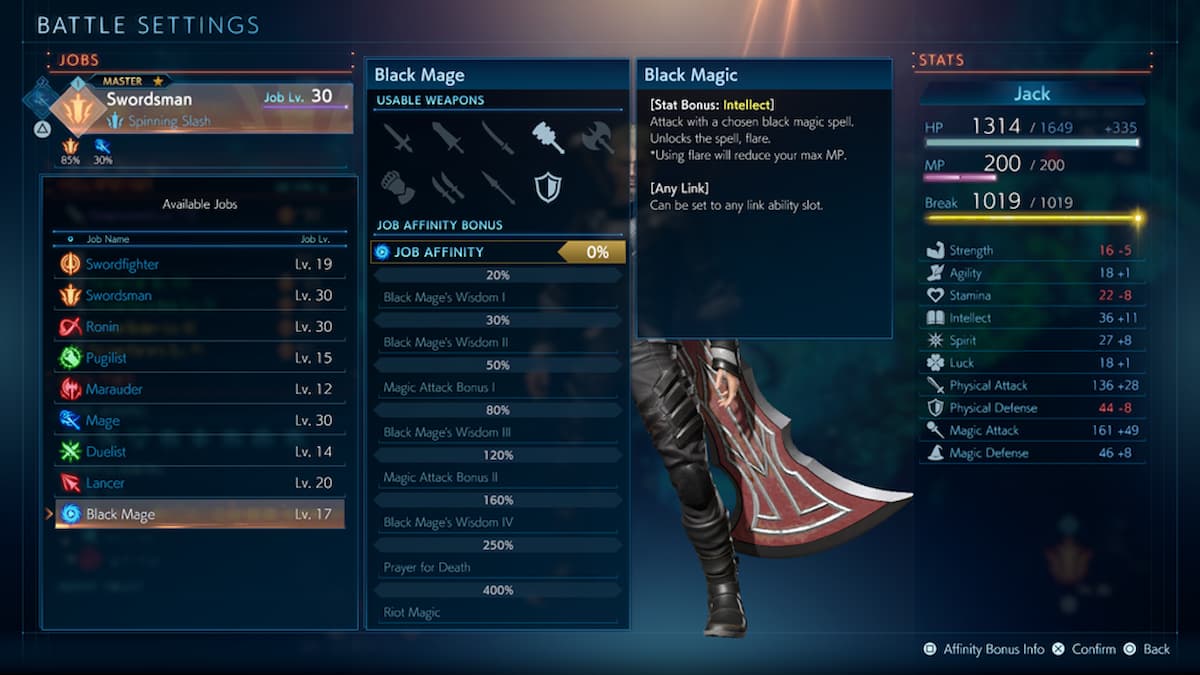This screenshot has height=675, width=1200.
Task: Click the Job Affinity 0% bar
Action: (498, 252)
